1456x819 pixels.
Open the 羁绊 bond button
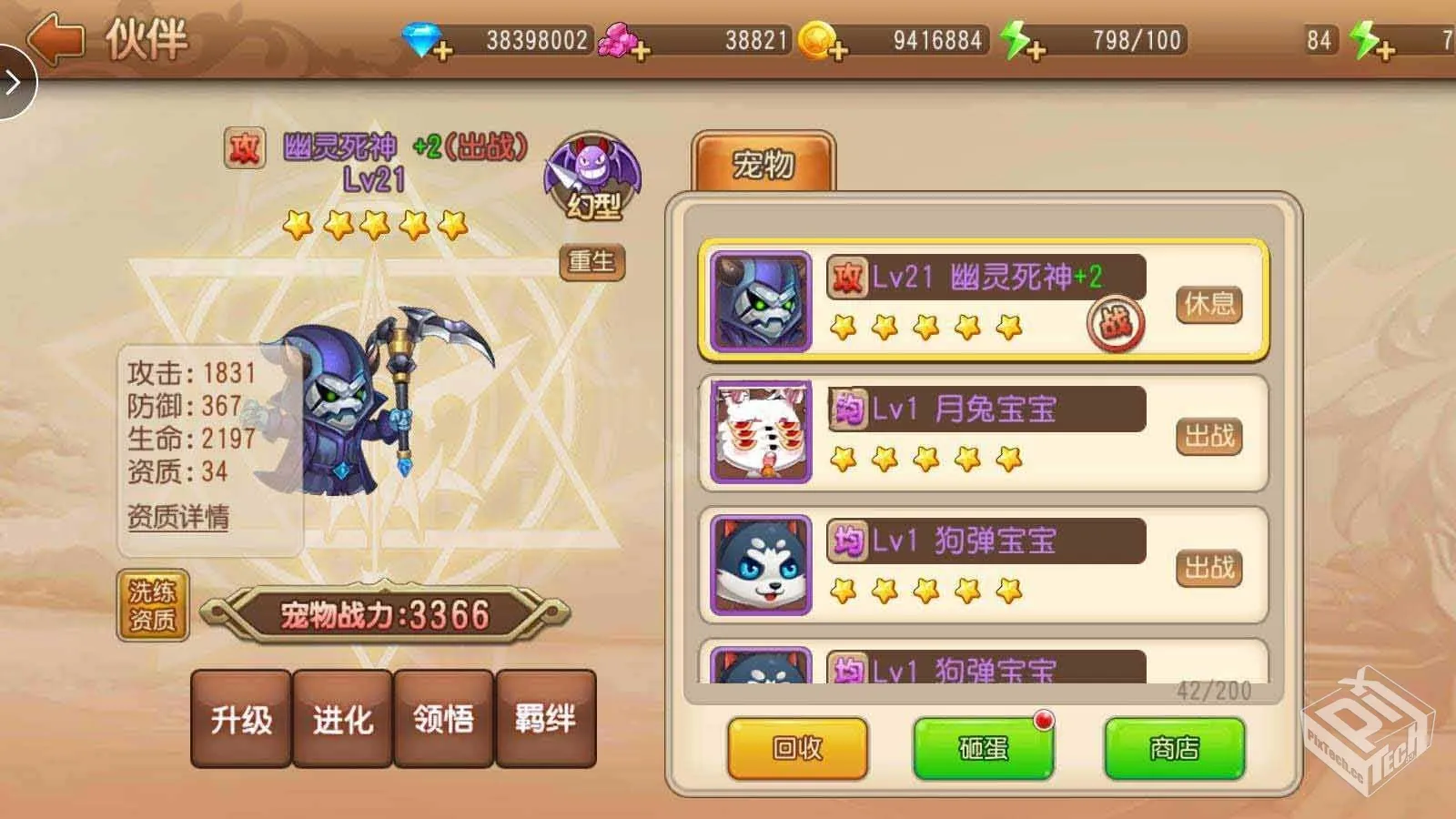click(x=545, y=720)
